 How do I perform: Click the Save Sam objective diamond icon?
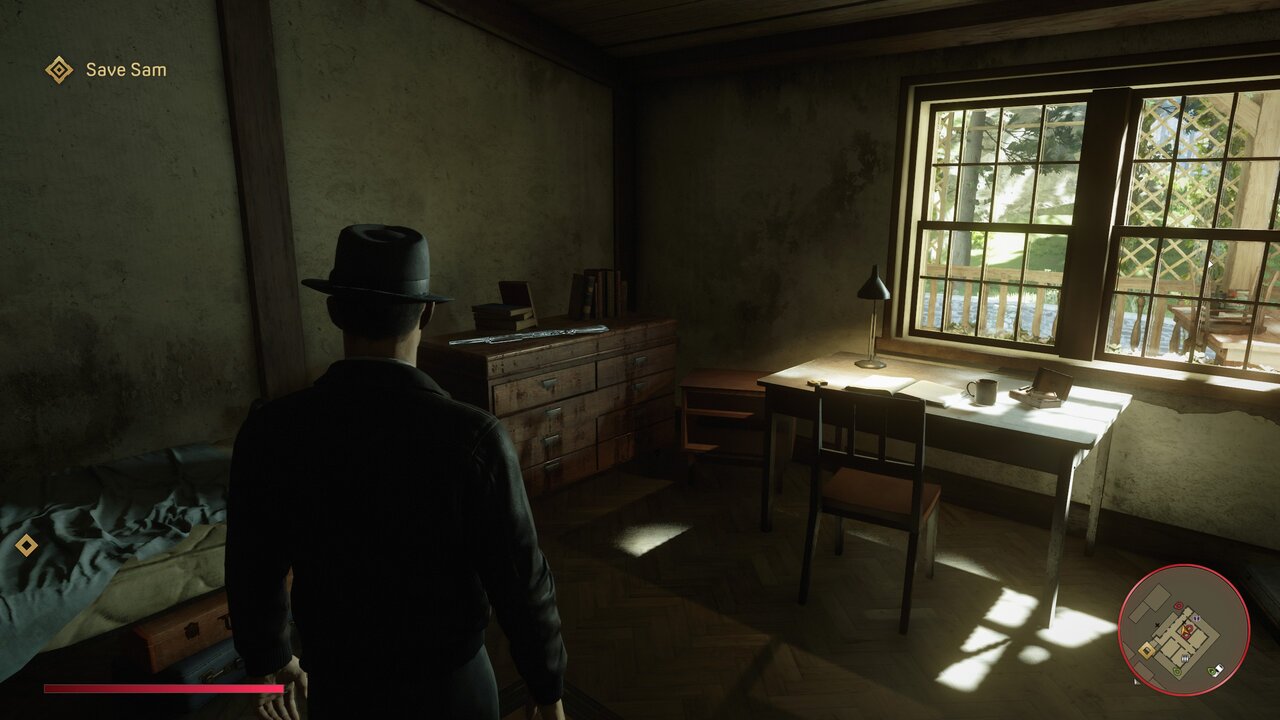(60, 70)
